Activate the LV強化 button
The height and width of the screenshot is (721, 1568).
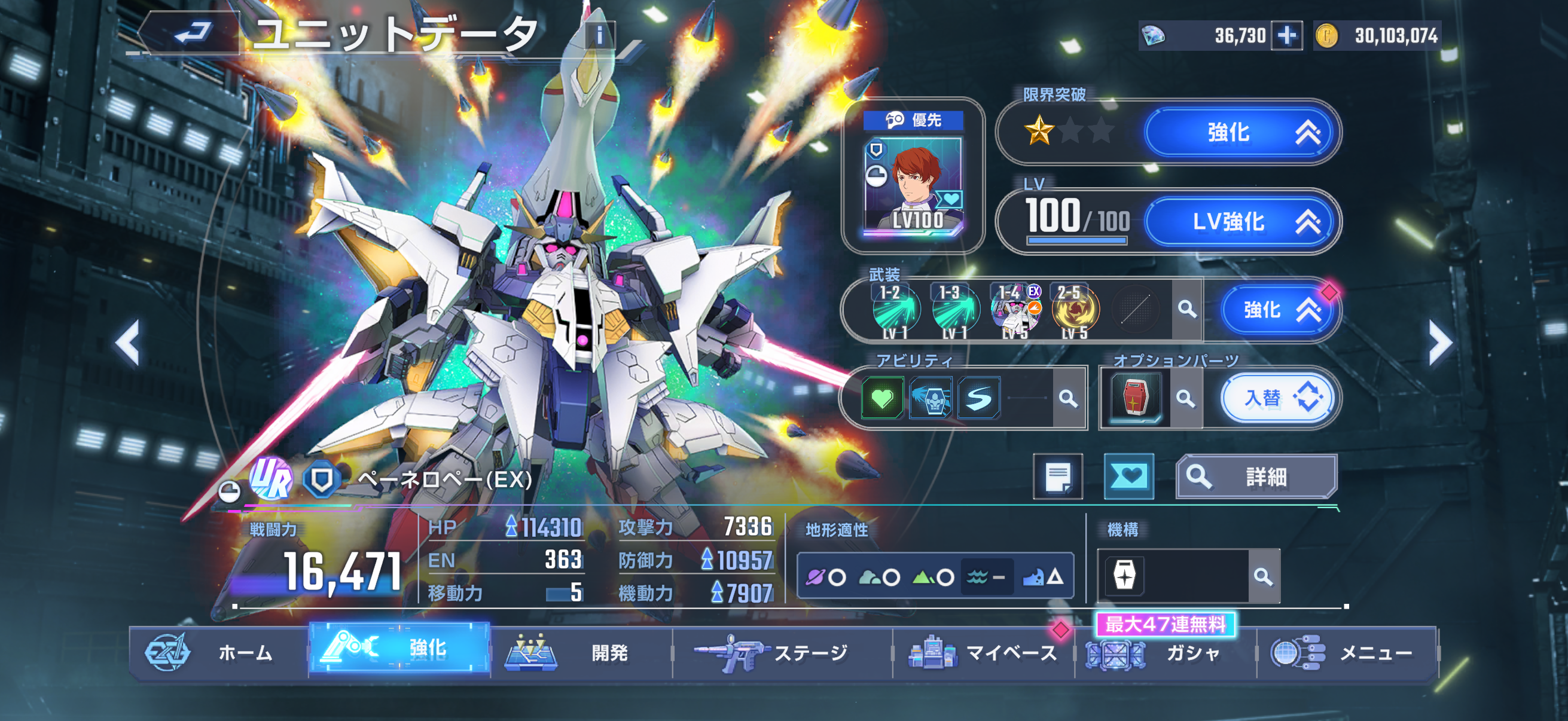1241,221
